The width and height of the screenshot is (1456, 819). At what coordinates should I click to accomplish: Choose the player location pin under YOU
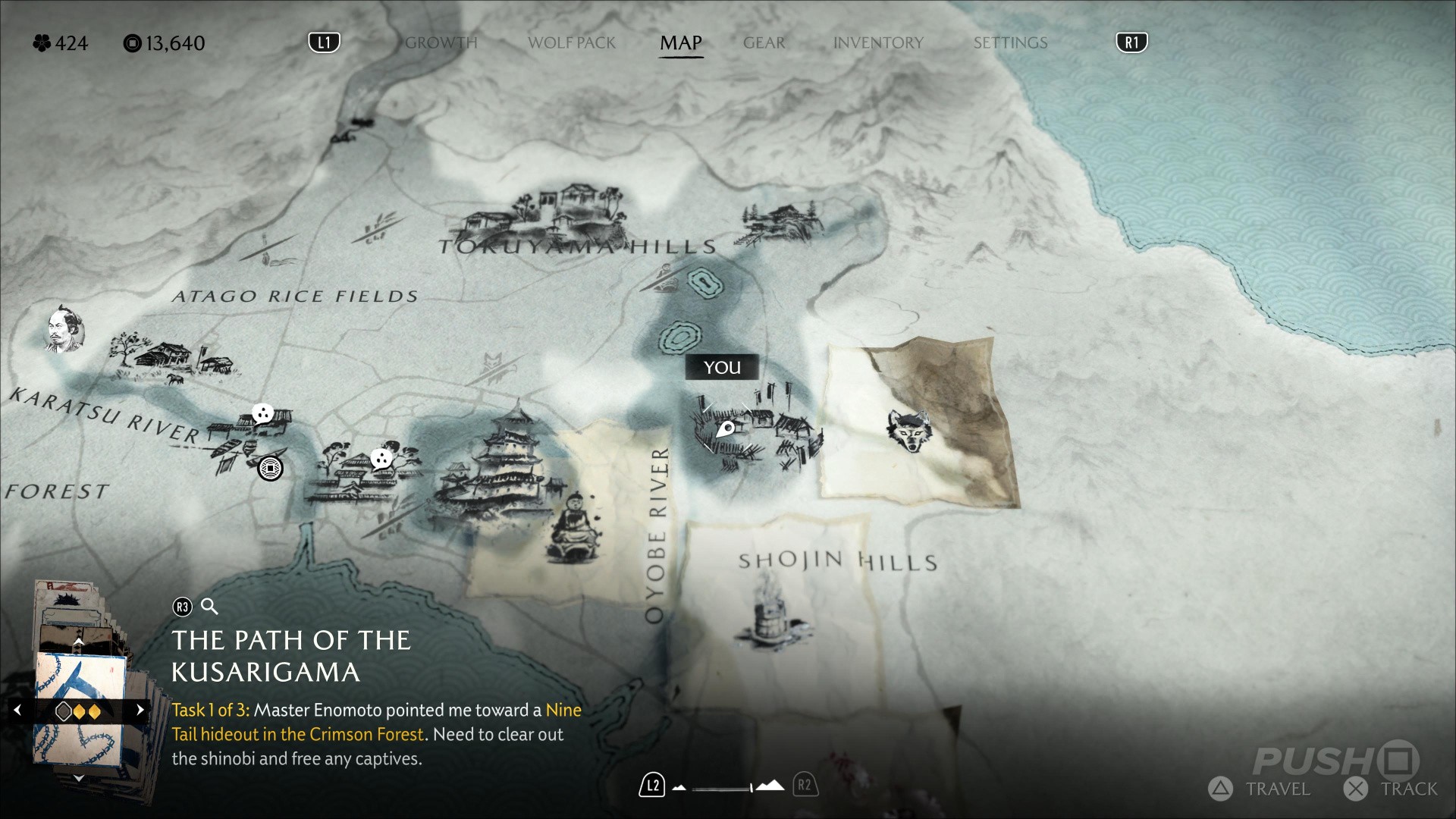click(725, 429)
